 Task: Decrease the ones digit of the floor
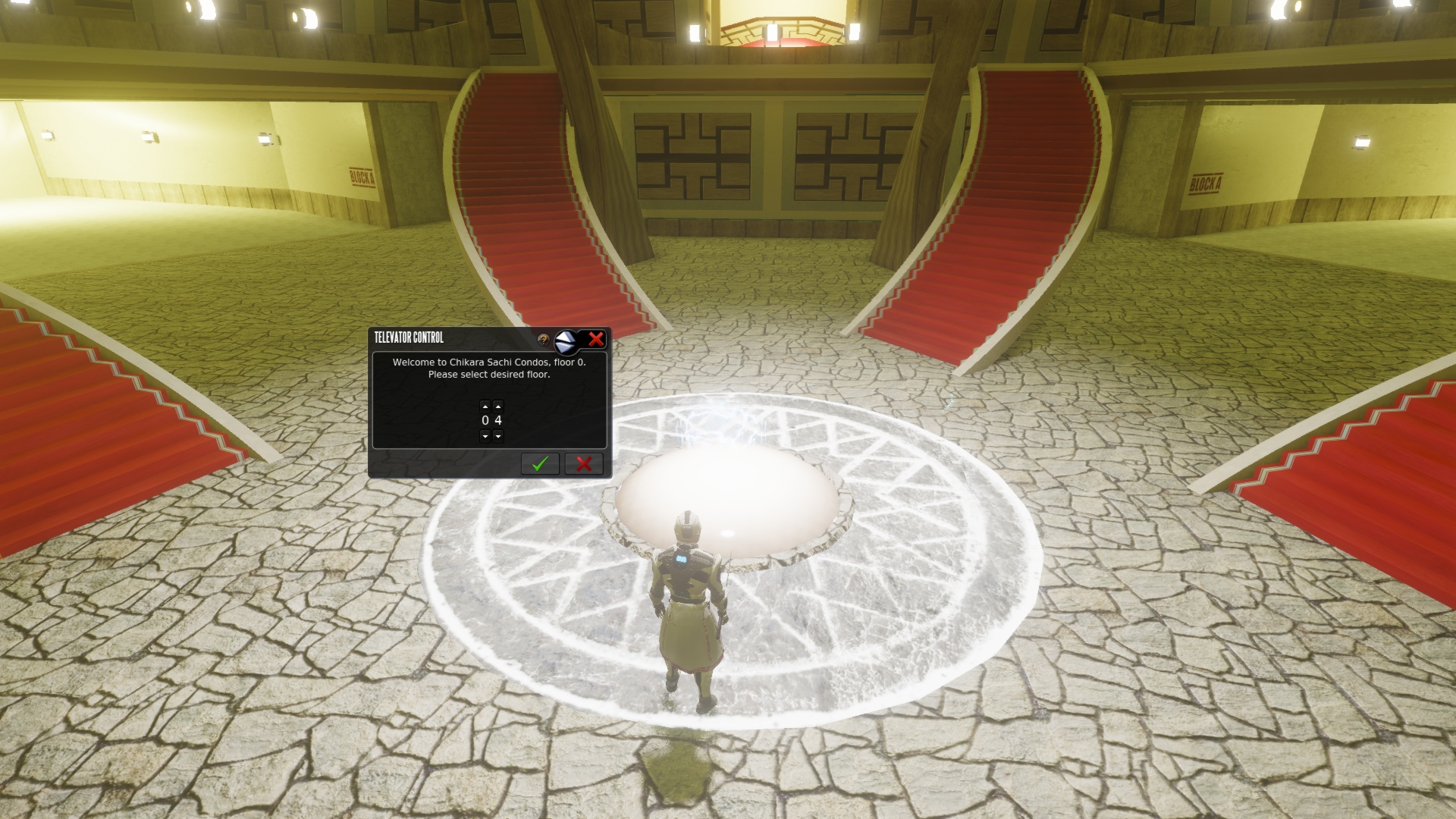tap(498, 436)
